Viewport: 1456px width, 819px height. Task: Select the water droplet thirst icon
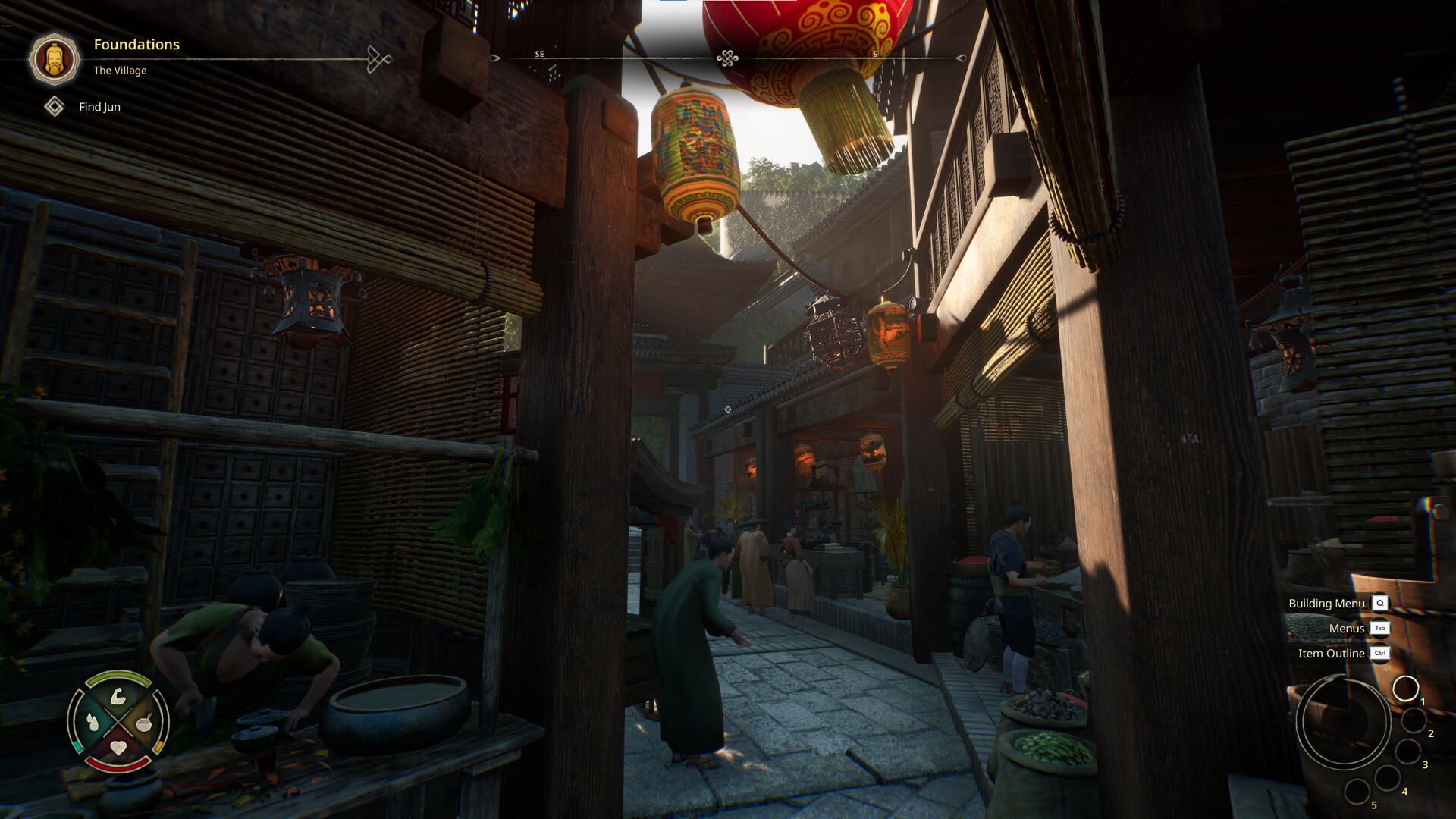click(x=93, y=722)
